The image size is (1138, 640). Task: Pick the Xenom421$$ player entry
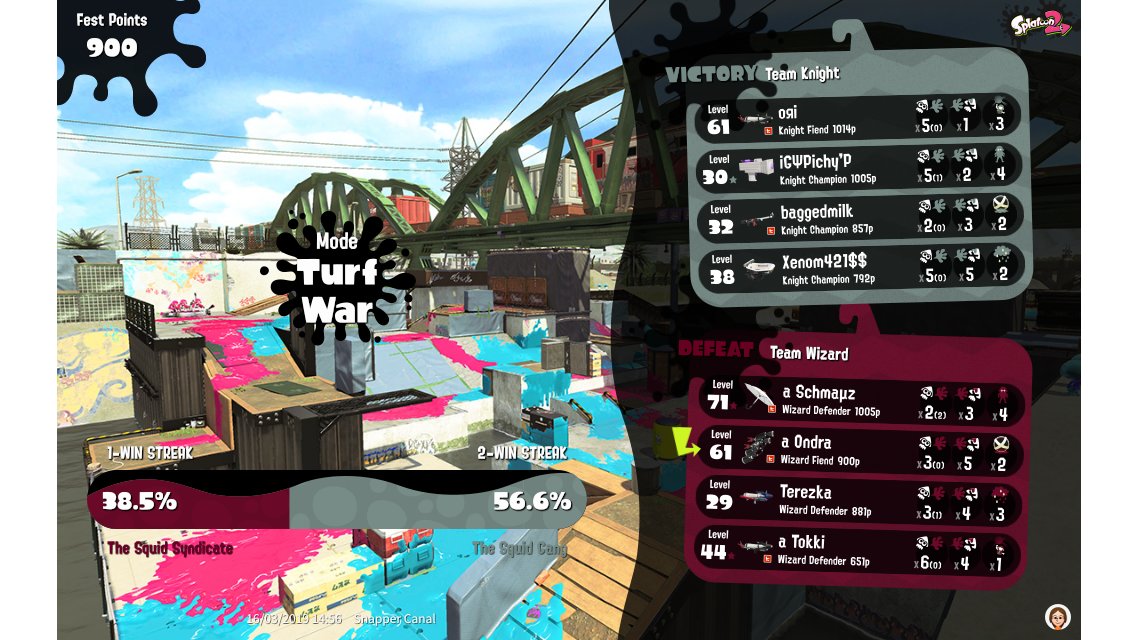pyautogui.click(x=858, y=268)
